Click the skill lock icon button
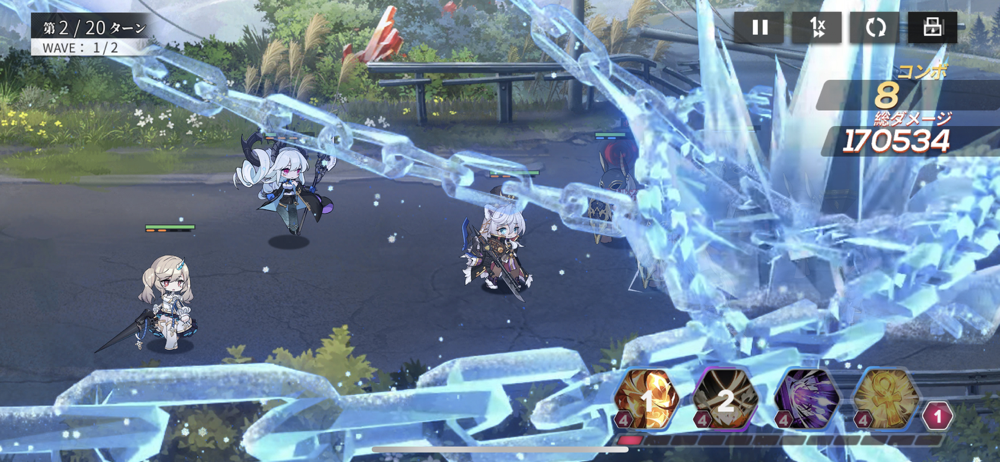The image size is (1000, 462). [x=932, y=28]
